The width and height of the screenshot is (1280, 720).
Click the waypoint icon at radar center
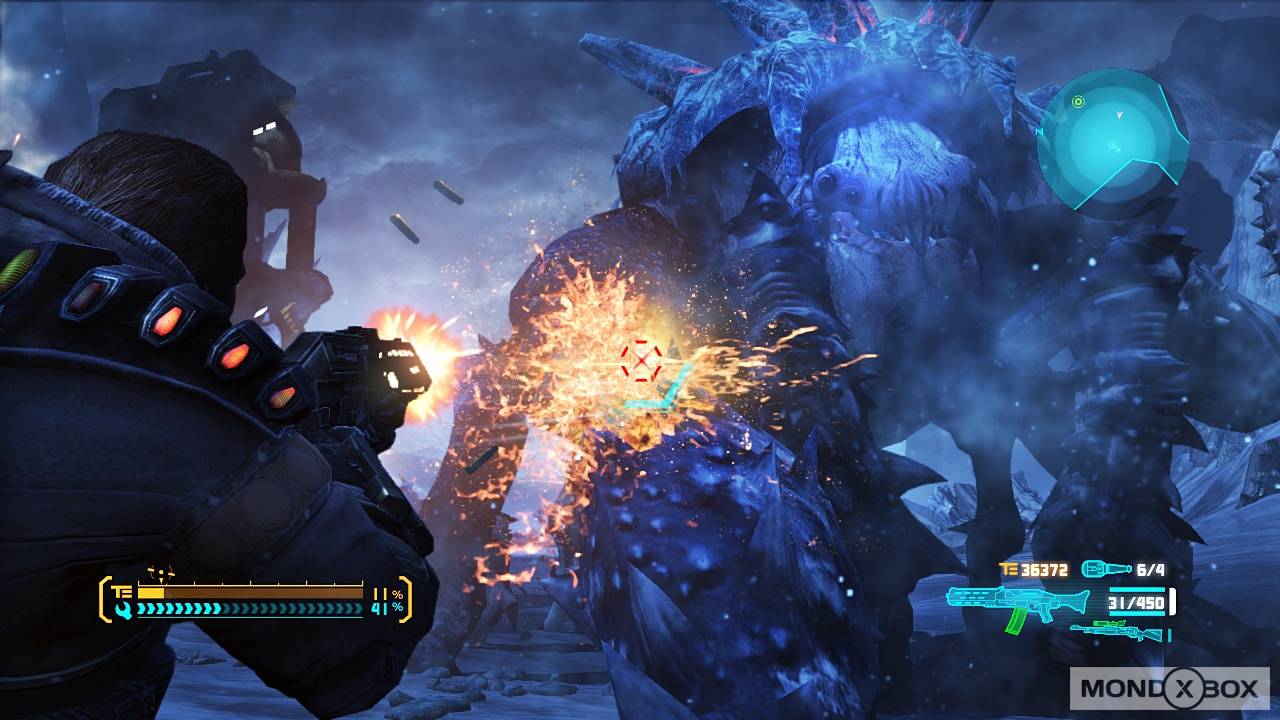(1113, 145)
